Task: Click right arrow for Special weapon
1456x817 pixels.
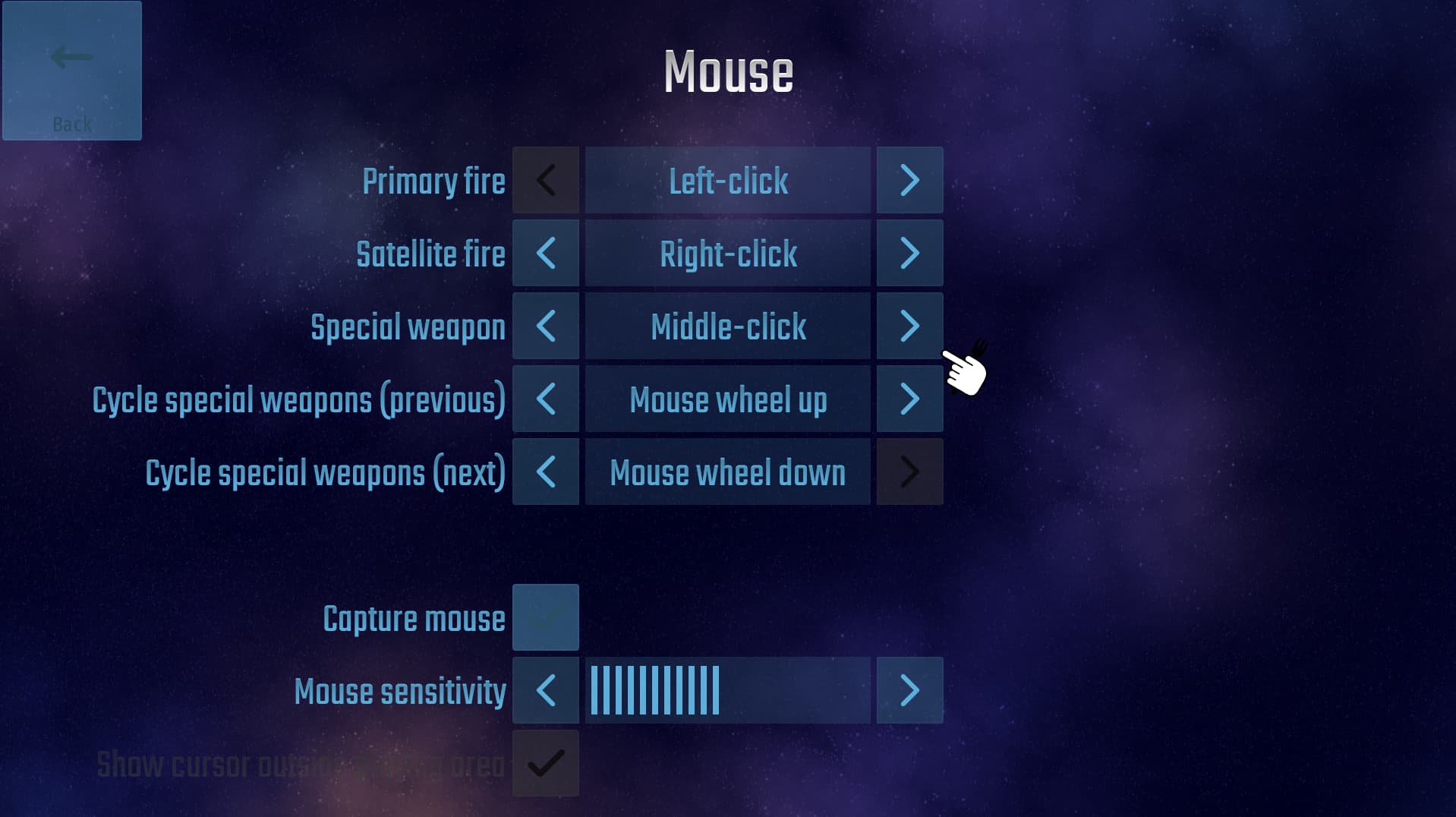Action: pyautogui.click(x=909, y=326)
